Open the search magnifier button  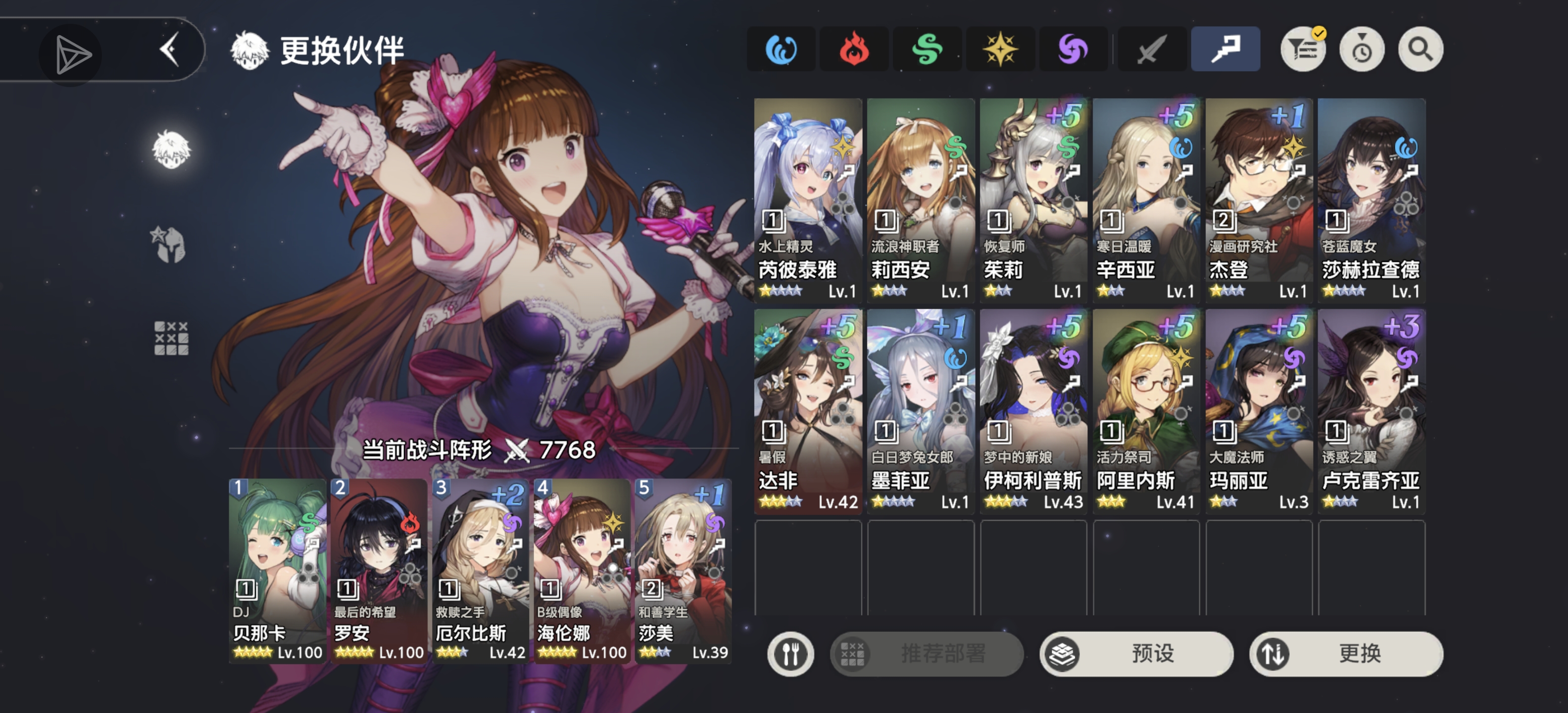1420,50
